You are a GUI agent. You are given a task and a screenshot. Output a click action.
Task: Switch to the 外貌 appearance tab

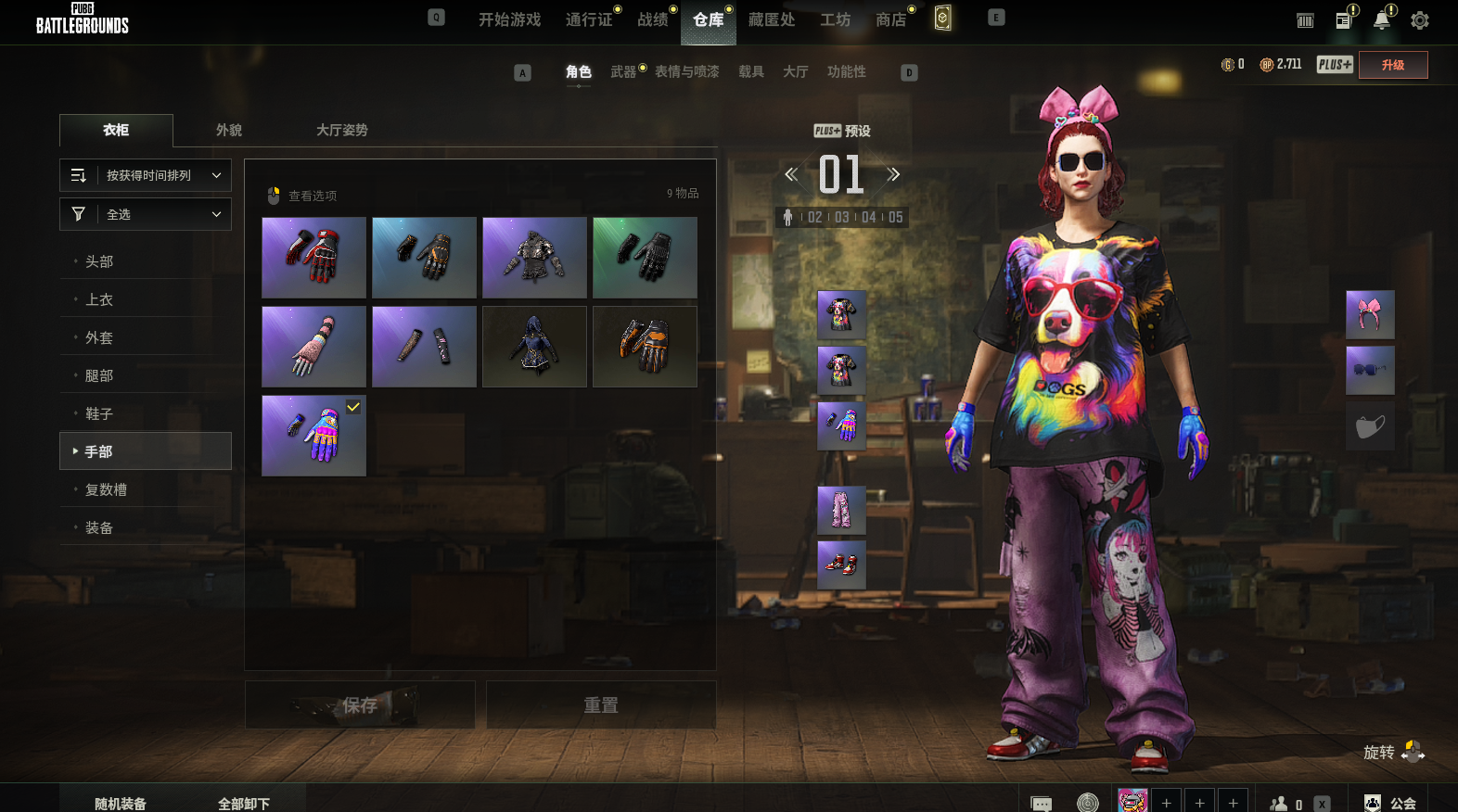pyautogui.click(x=229, y=130)
